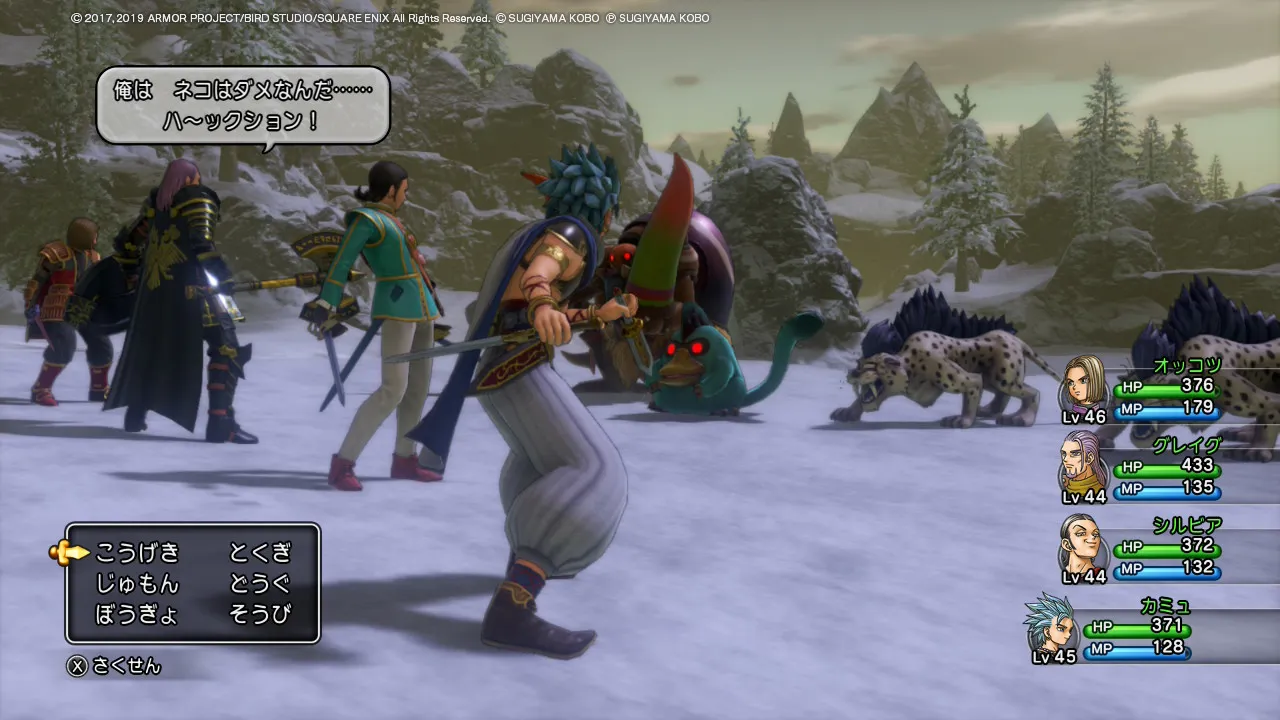Select シルビア's party portrait
1280x720 pixels.
[x=1084, y=545]
